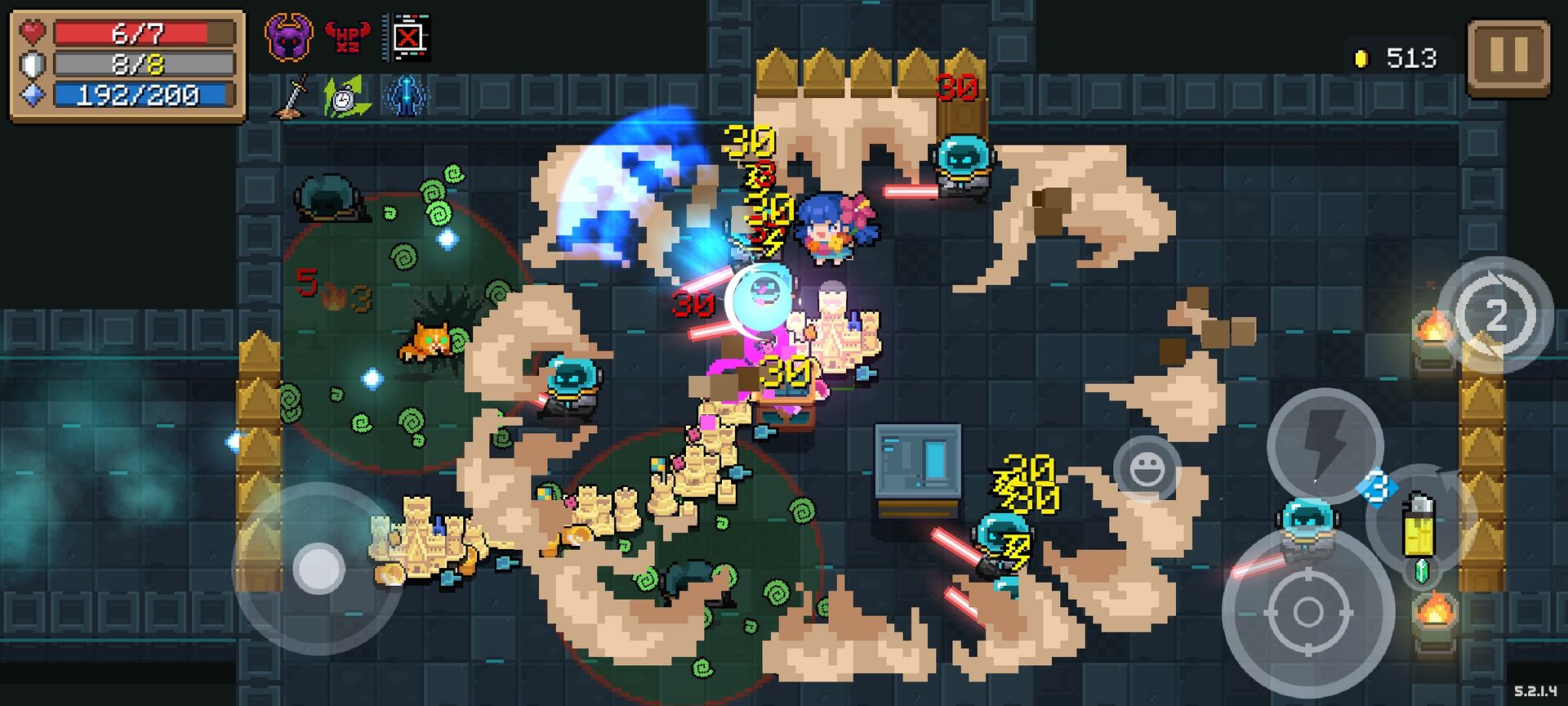Select the purple horned demon mask icon

288,37
